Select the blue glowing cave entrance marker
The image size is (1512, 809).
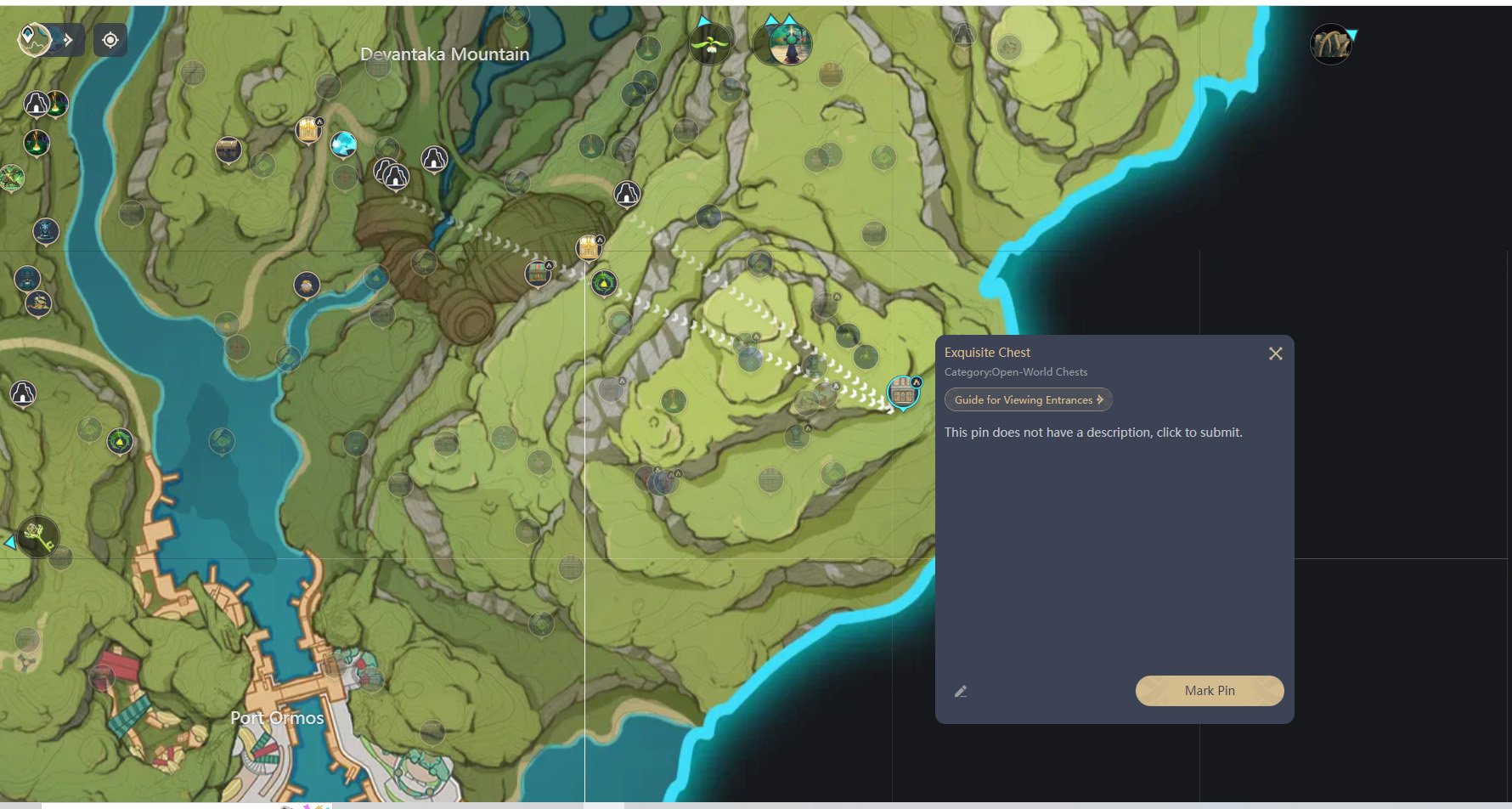click(343, 144)
